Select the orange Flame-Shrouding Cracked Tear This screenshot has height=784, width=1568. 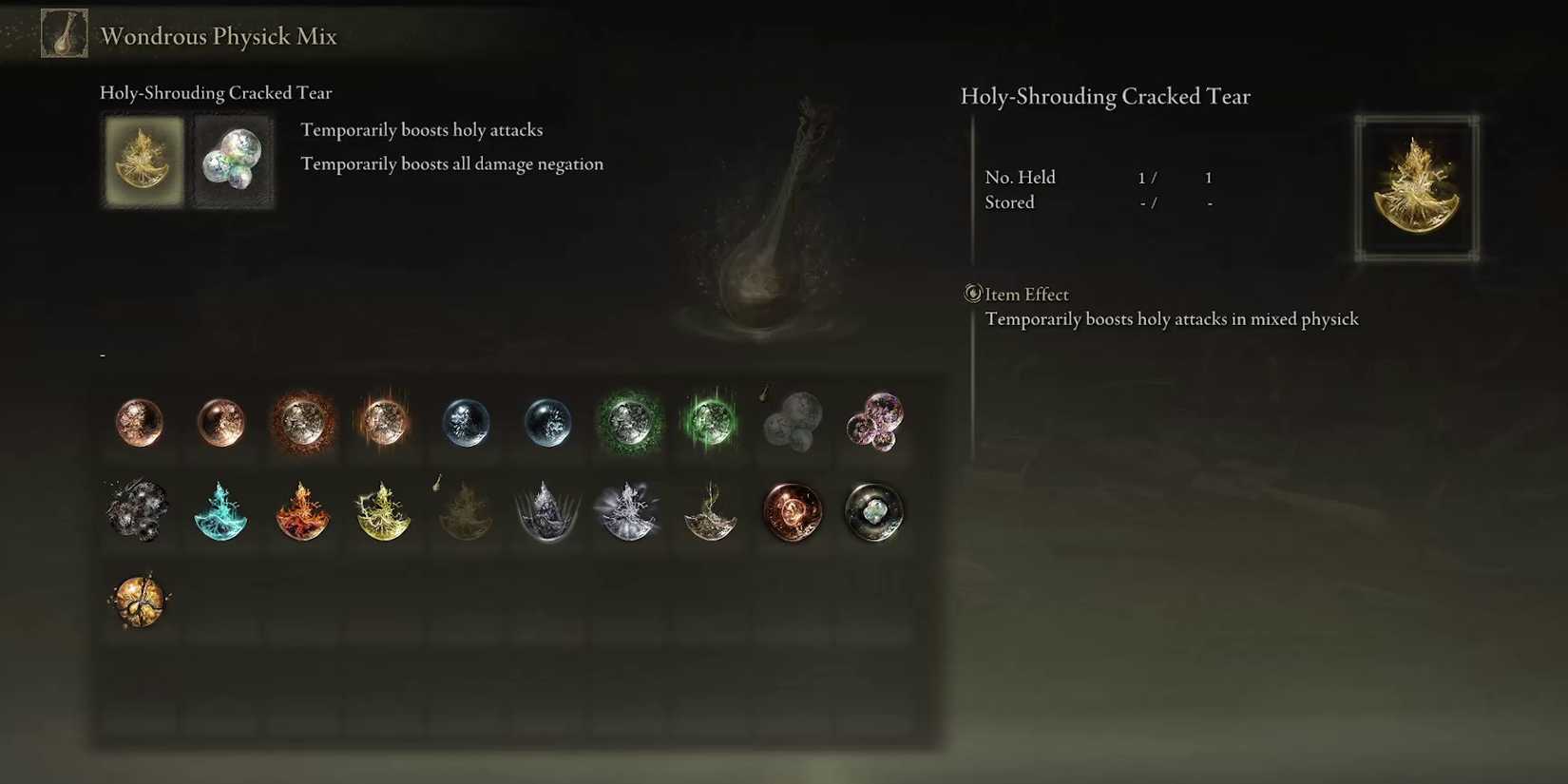click(x=302, y=513)
